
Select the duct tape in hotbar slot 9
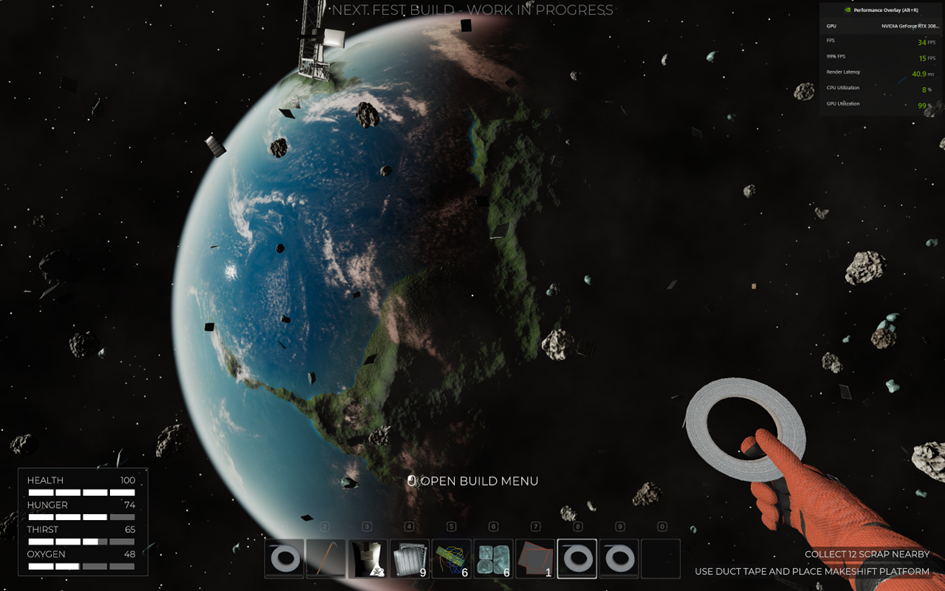click(619, 559)
